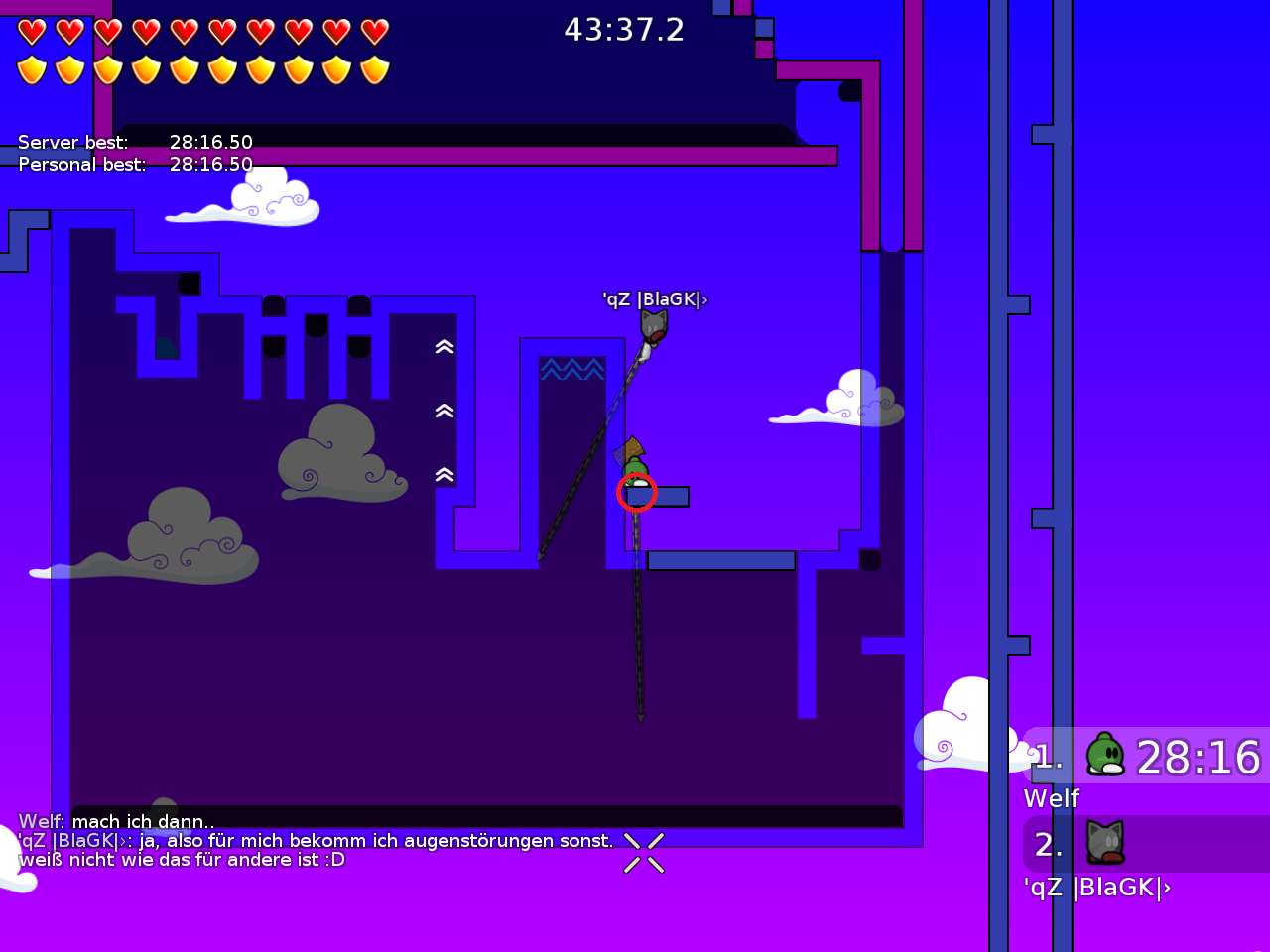Select Welf's first-place scoreboard entry
The height and width of the screenshot is (952, 1270).
pyautogui.click(x=1146, y=757)
